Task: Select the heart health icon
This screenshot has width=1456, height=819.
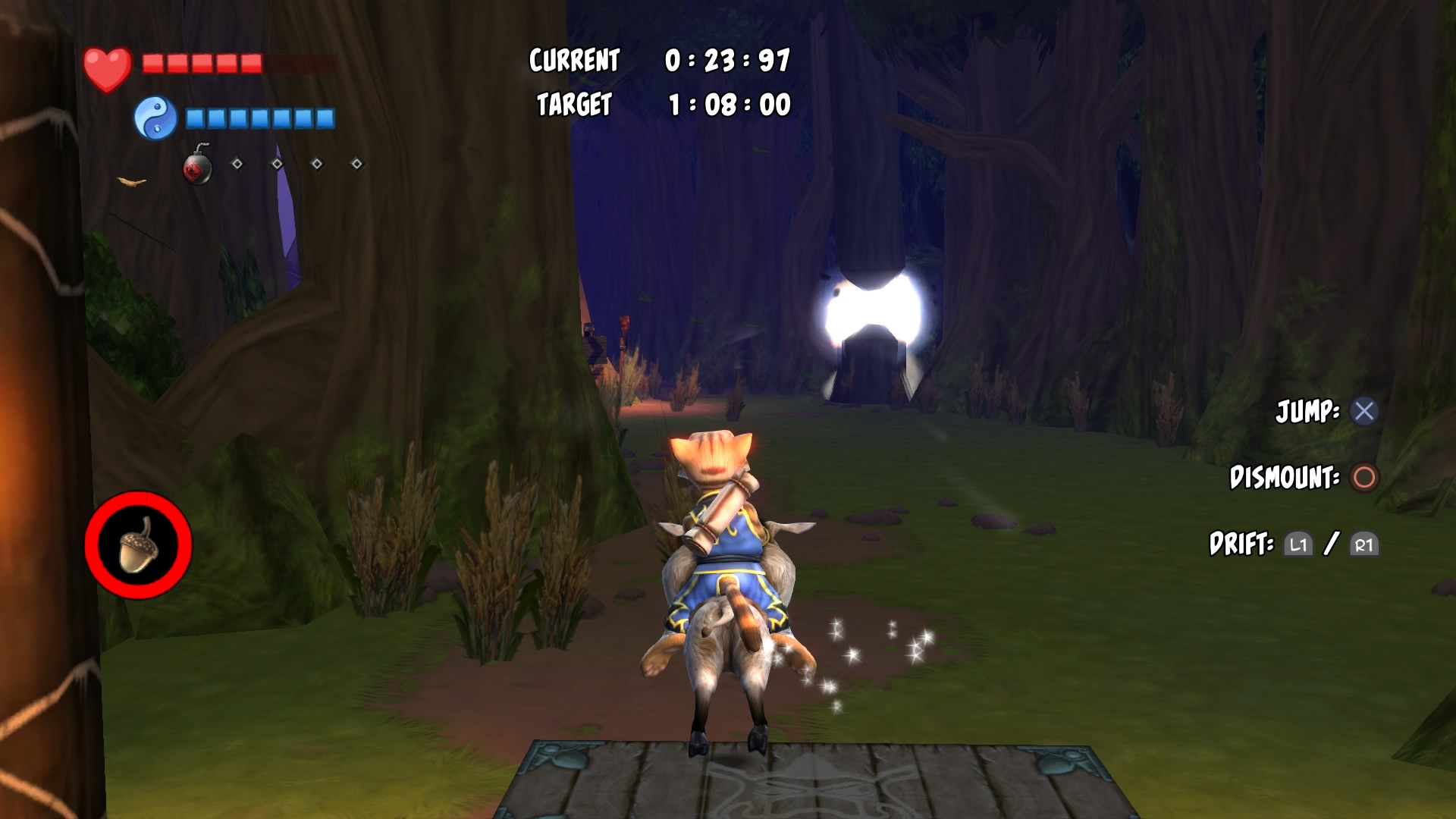Action: pos(106,68)
